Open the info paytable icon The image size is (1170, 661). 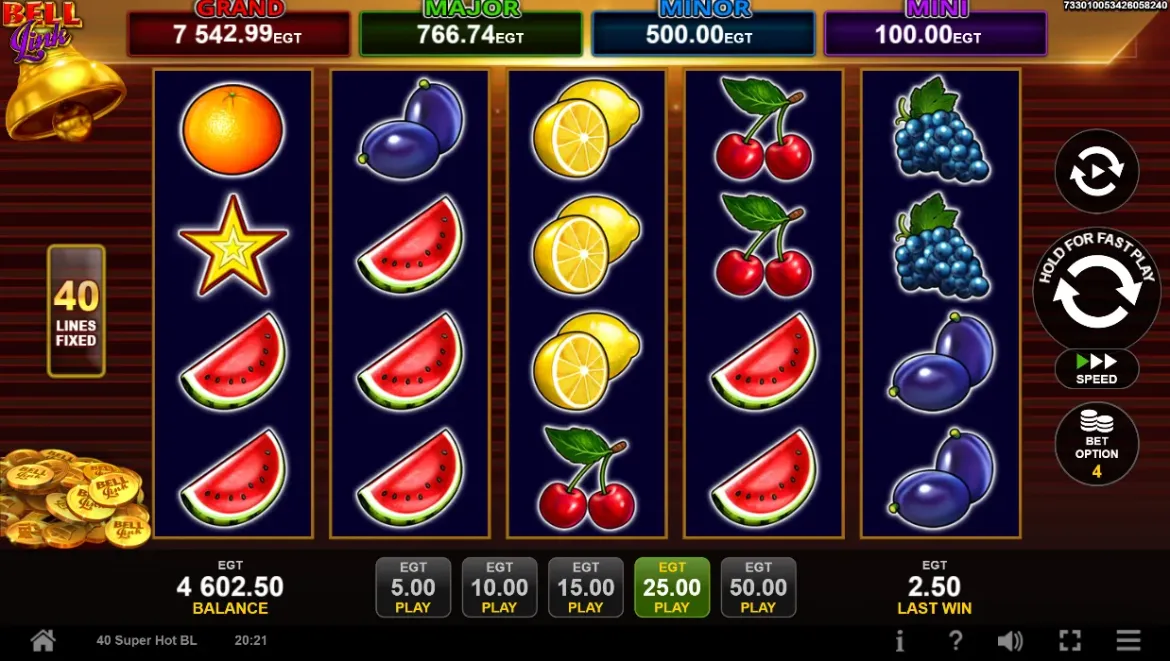[900, 640]
